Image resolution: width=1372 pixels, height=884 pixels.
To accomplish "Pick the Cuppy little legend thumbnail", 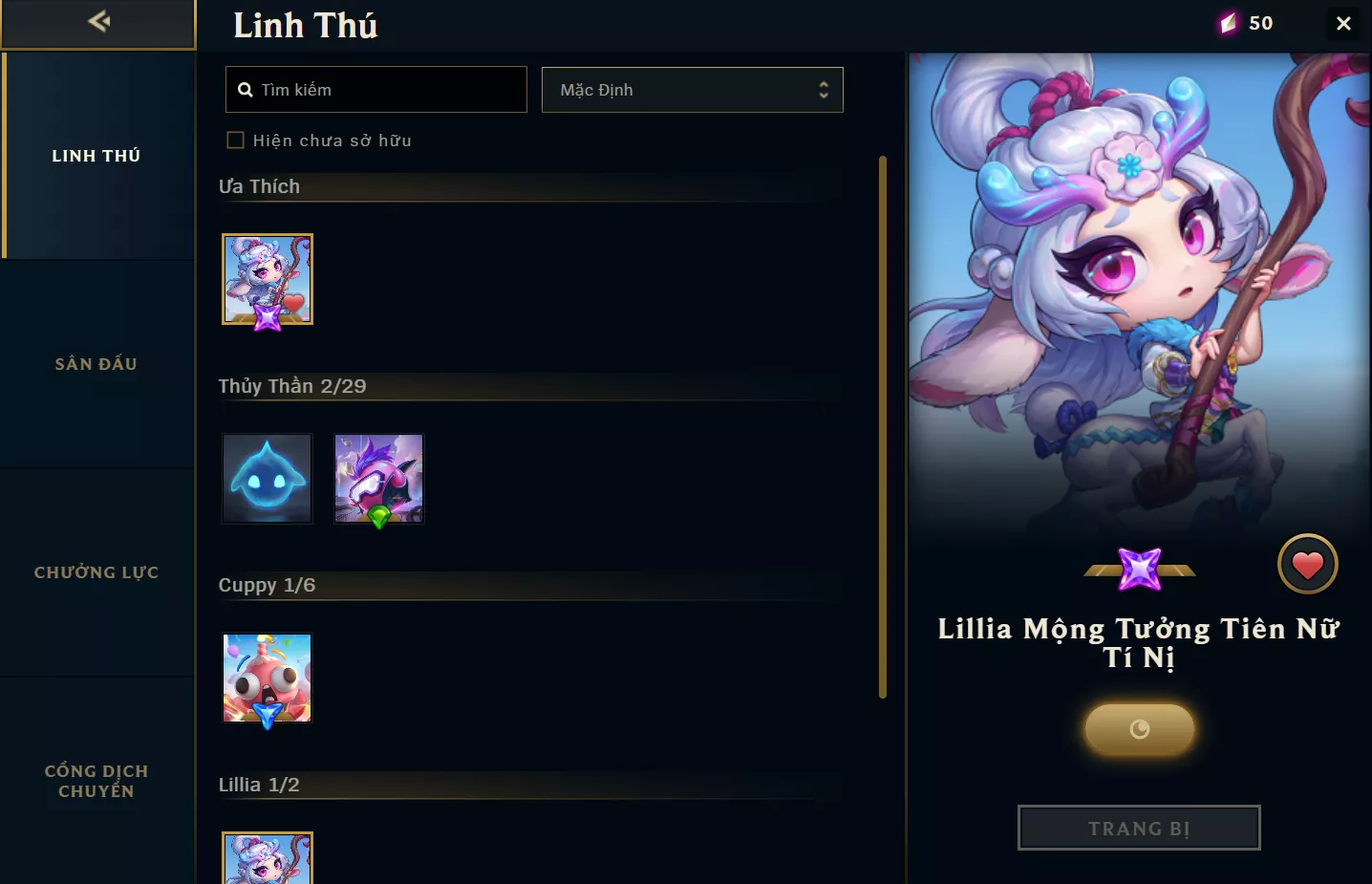I will (x=268, y=678).
